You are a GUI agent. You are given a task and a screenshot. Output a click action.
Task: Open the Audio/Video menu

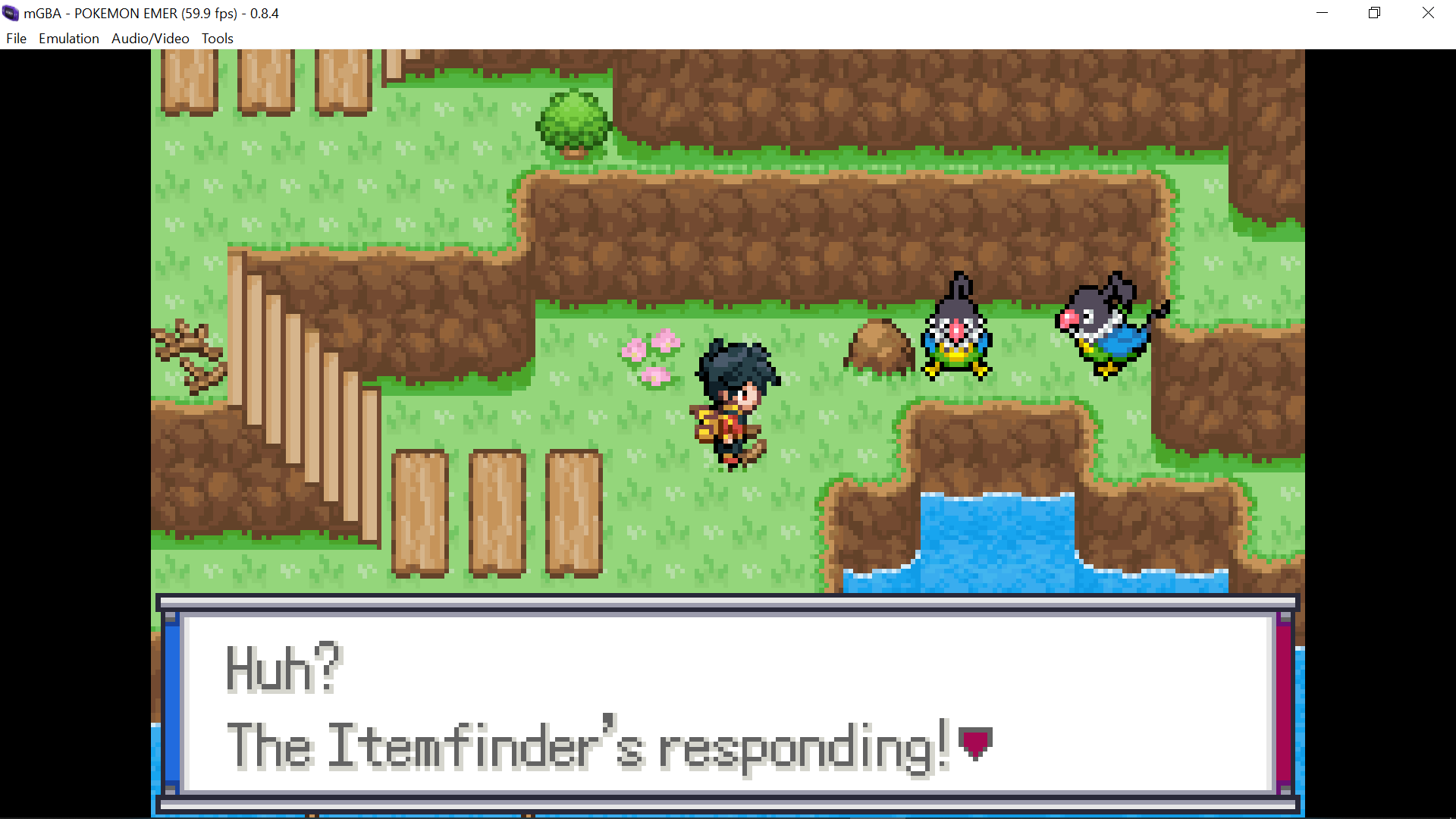tap(149, 38)
